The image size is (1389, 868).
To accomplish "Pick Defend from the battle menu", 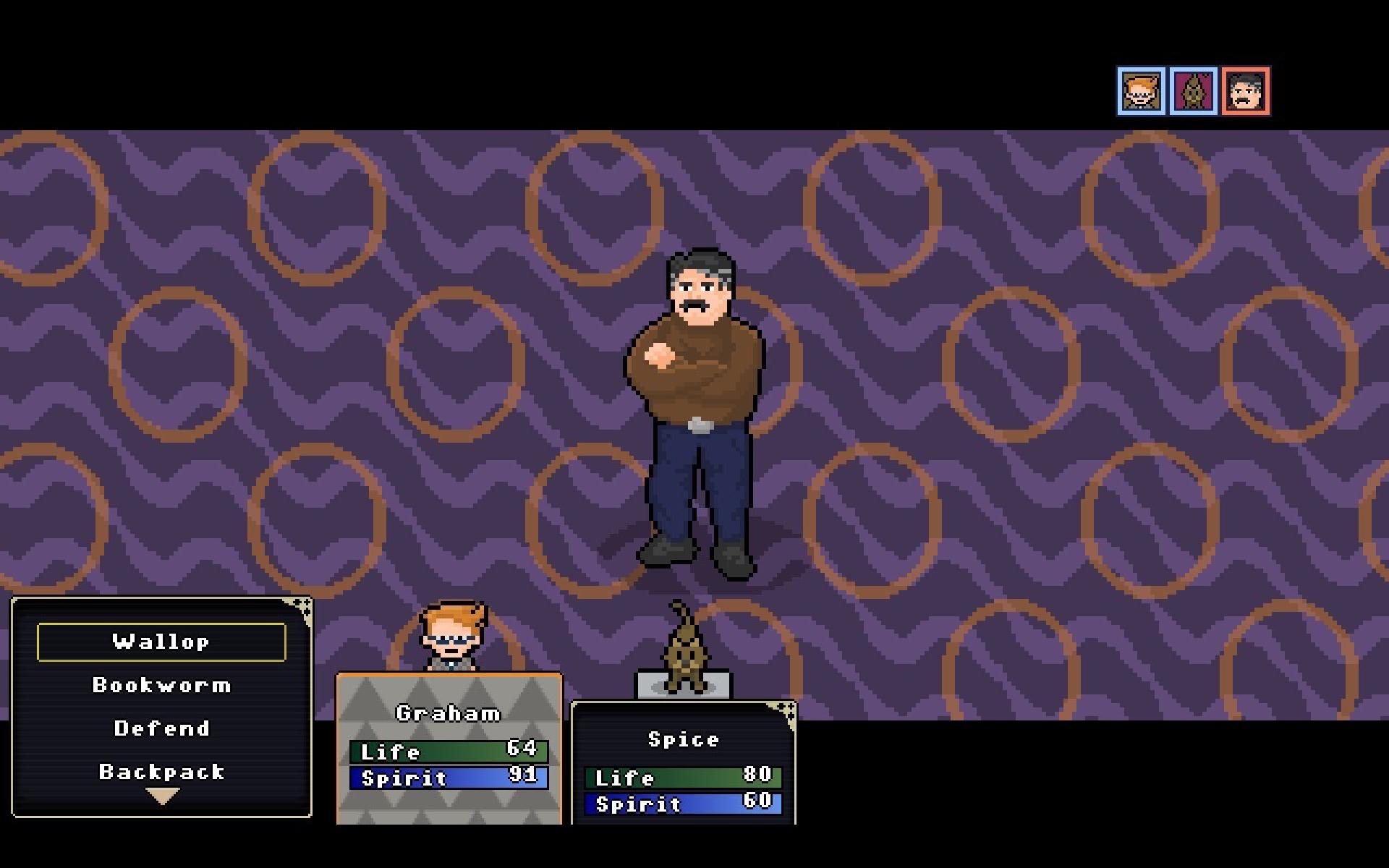I will (161, 728).
